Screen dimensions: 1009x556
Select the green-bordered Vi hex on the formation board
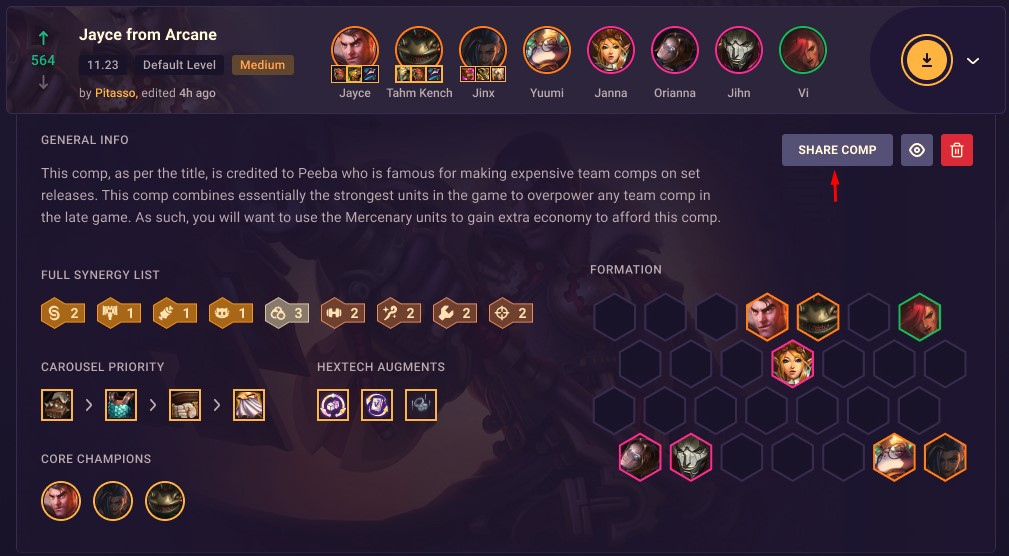pos(920,317)
